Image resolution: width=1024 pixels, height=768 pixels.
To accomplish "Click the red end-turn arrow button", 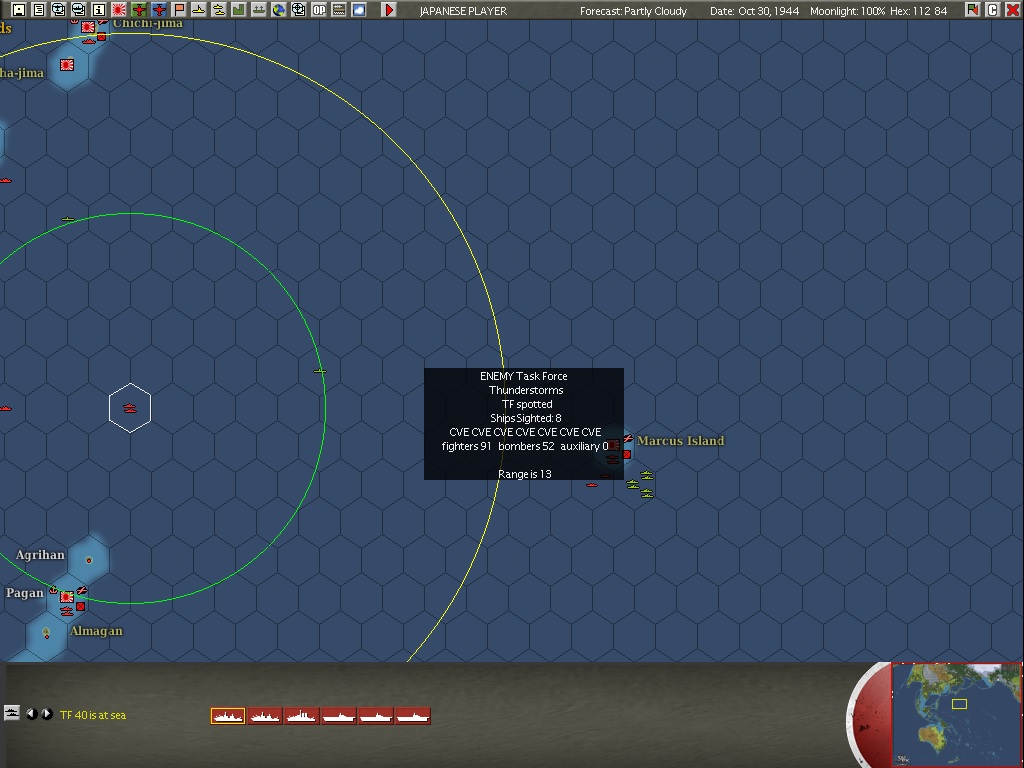I will pyautogui.click(x=389, y=10).
